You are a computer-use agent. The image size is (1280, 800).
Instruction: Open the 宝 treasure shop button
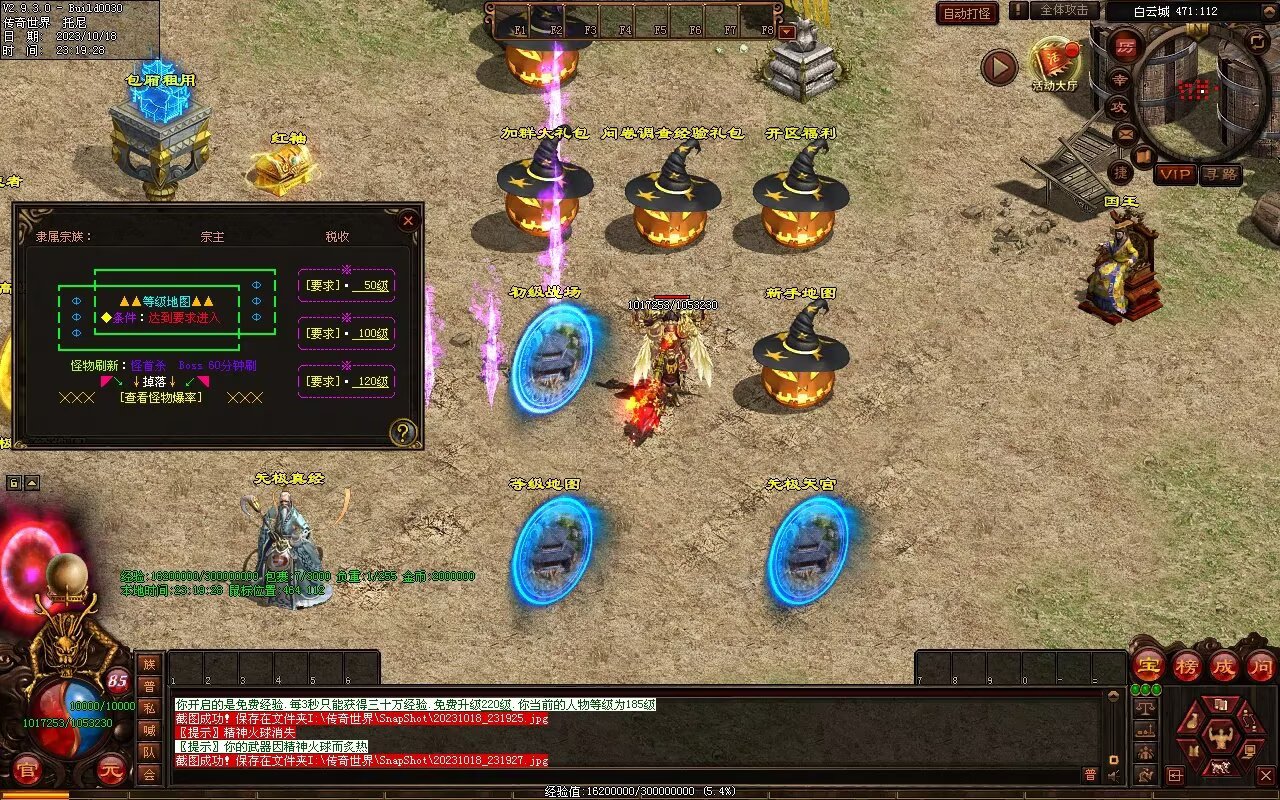click(1149, 665)
